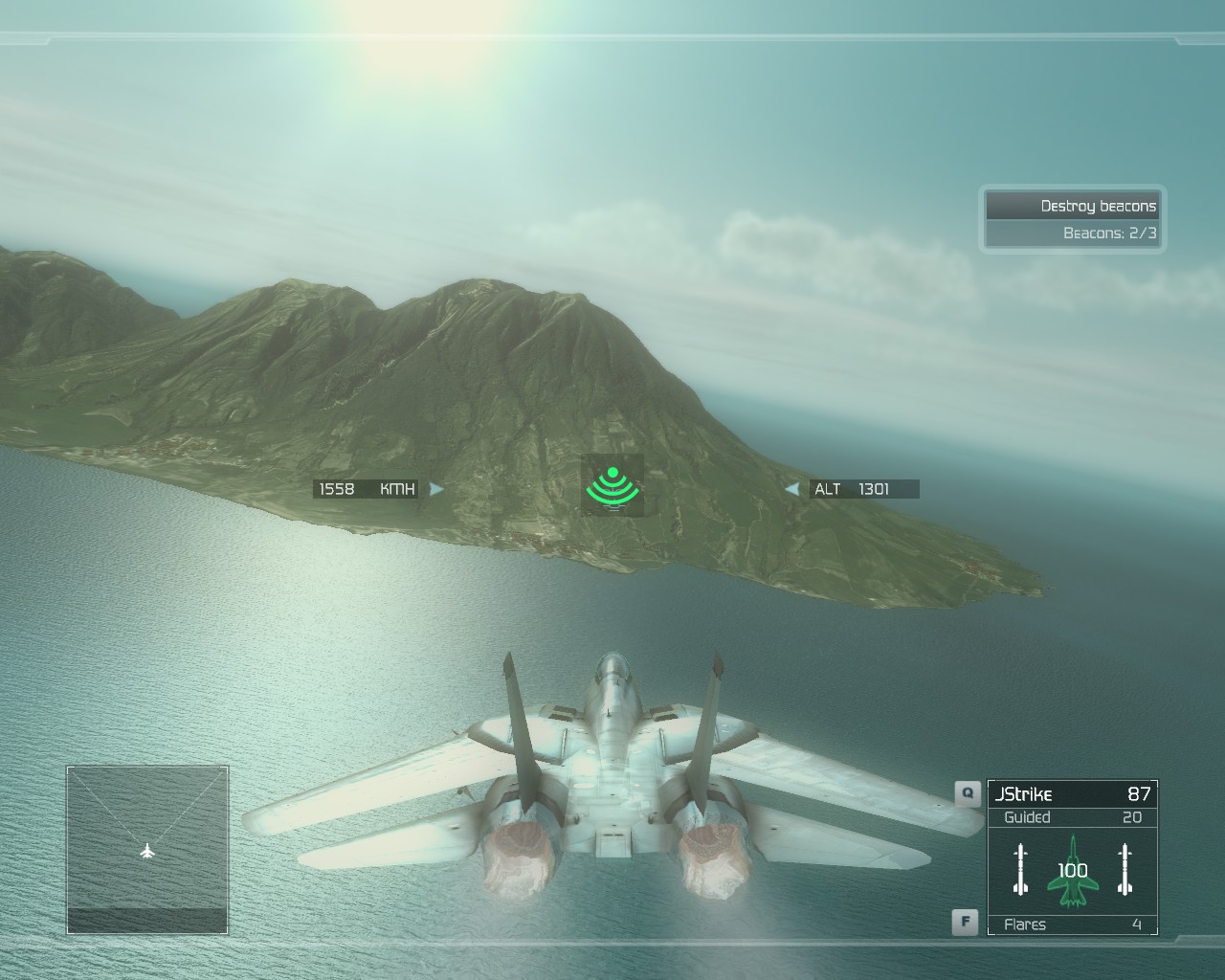
Task: Open the Destroy beacons objective tracker
Action: pos(1072,218)
